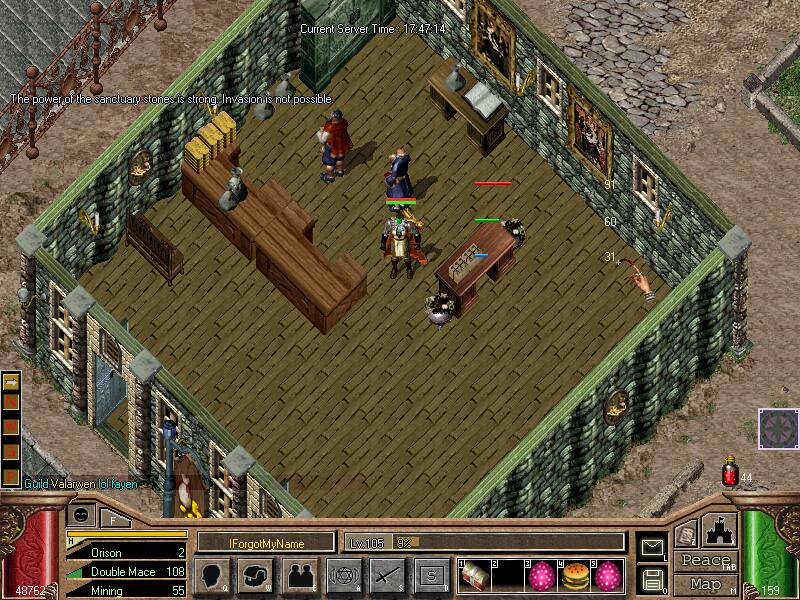This screenshot has height=600, width=800.
Task: Open the mail envelope button
Action: point(652,546)
